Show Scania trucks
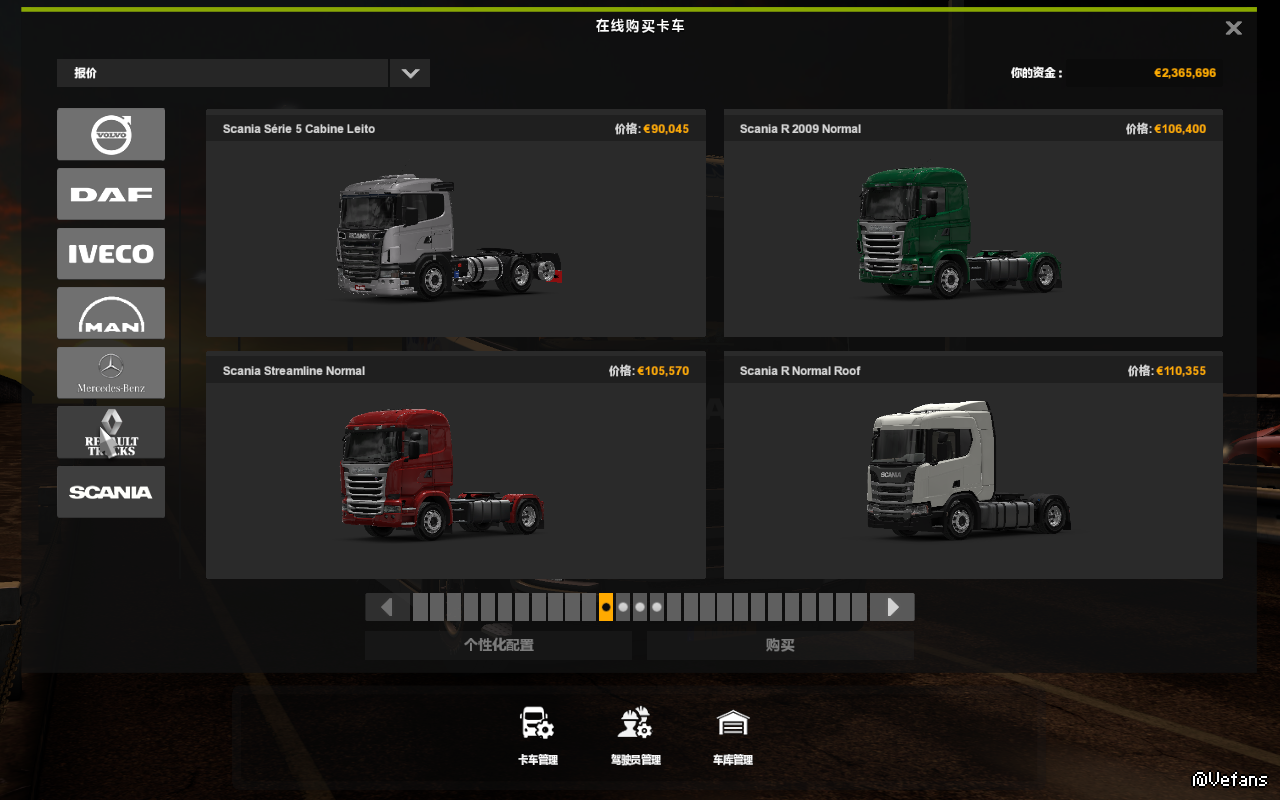This screenshot has height=800, width=1280. [111, 492]
